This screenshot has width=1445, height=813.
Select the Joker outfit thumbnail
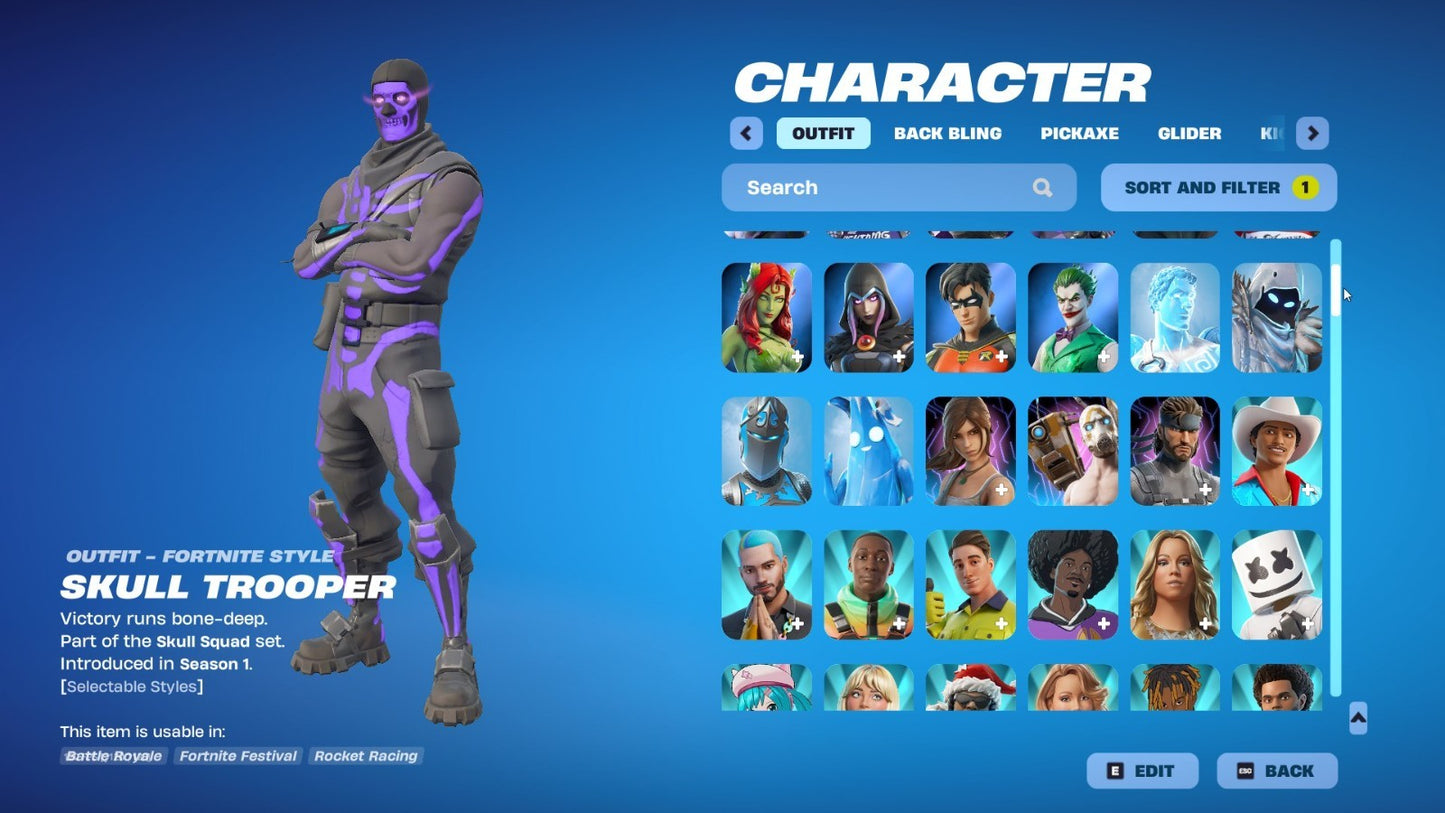[1072, 317]
